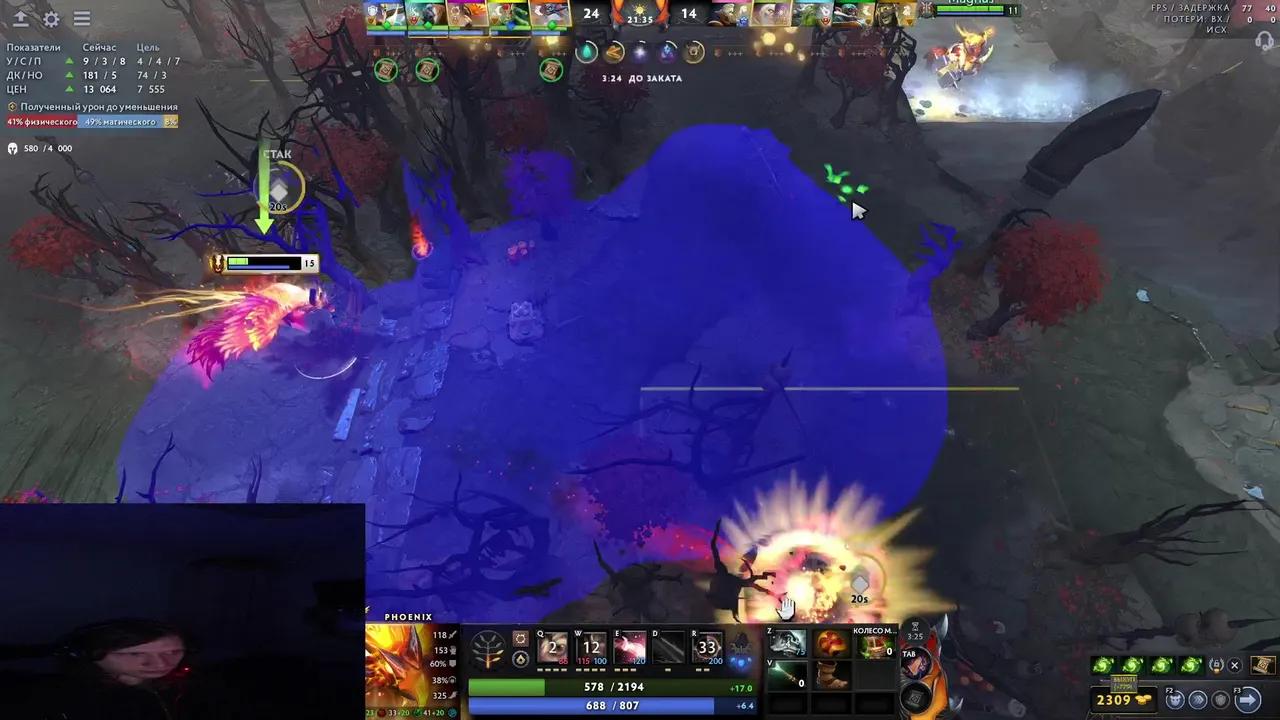
Task: Click the upload arrow icon top-left
Action: [20, 17]
